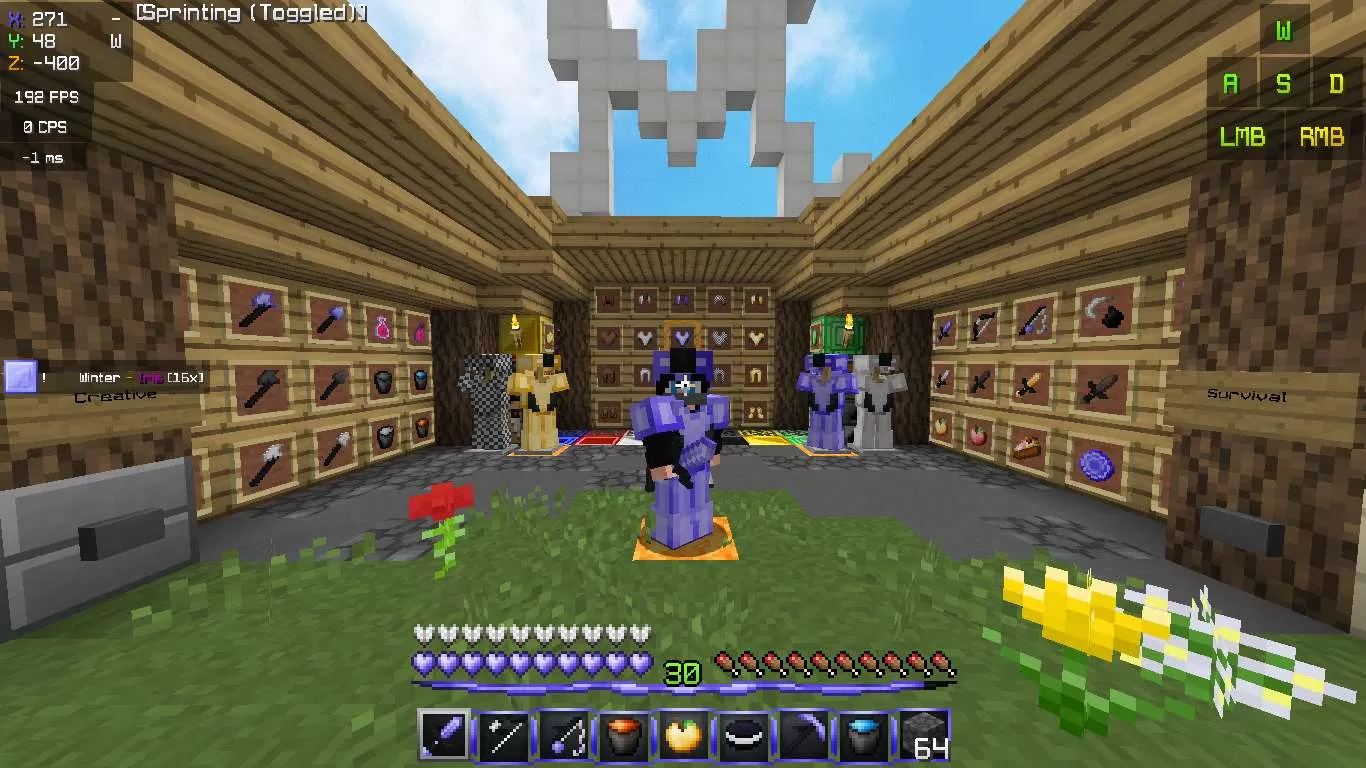Click the fishing rod item frame
Screen dimensions: 1366x768
[1034, 322]
